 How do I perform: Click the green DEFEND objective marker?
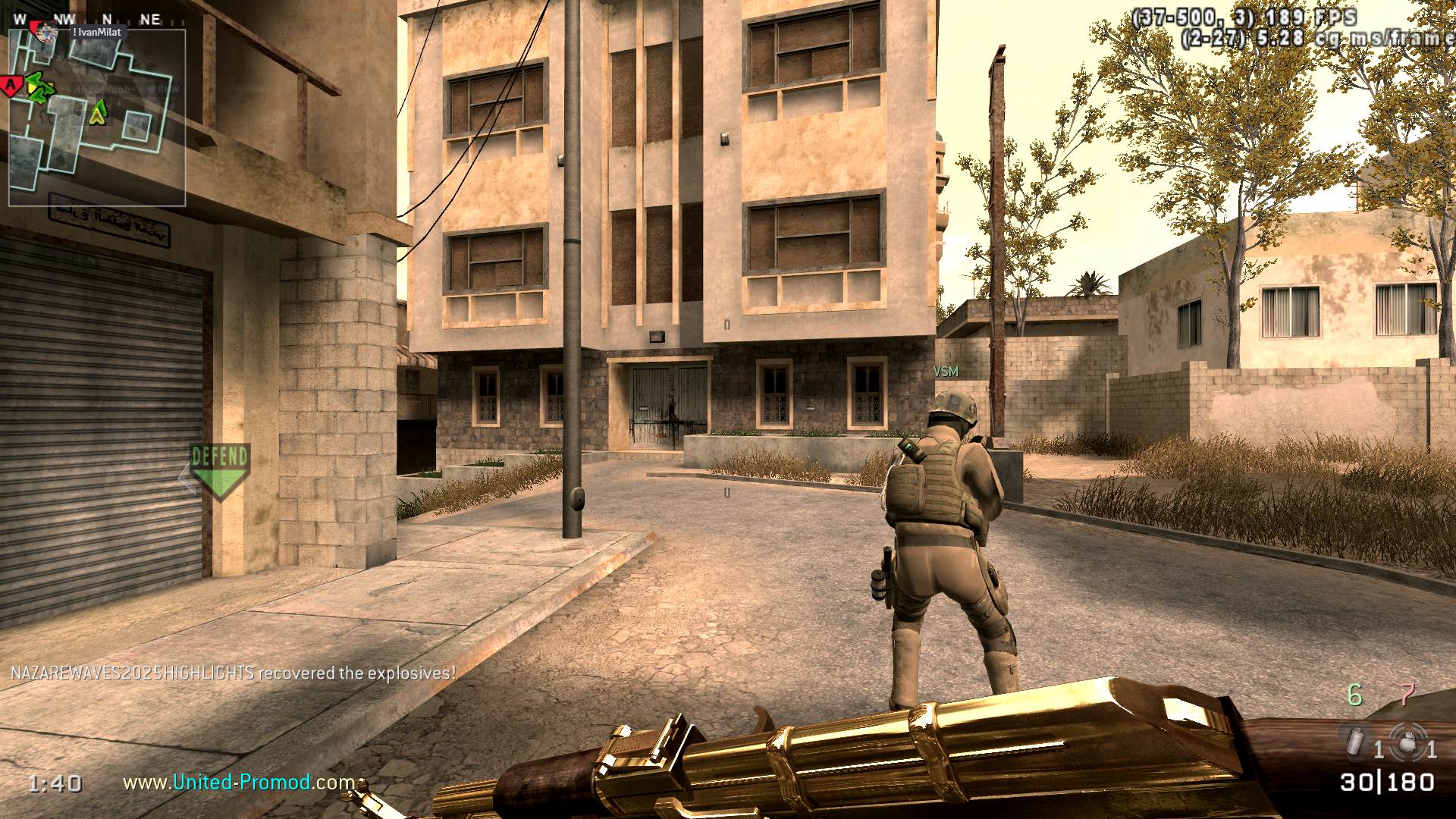(220, 470)
